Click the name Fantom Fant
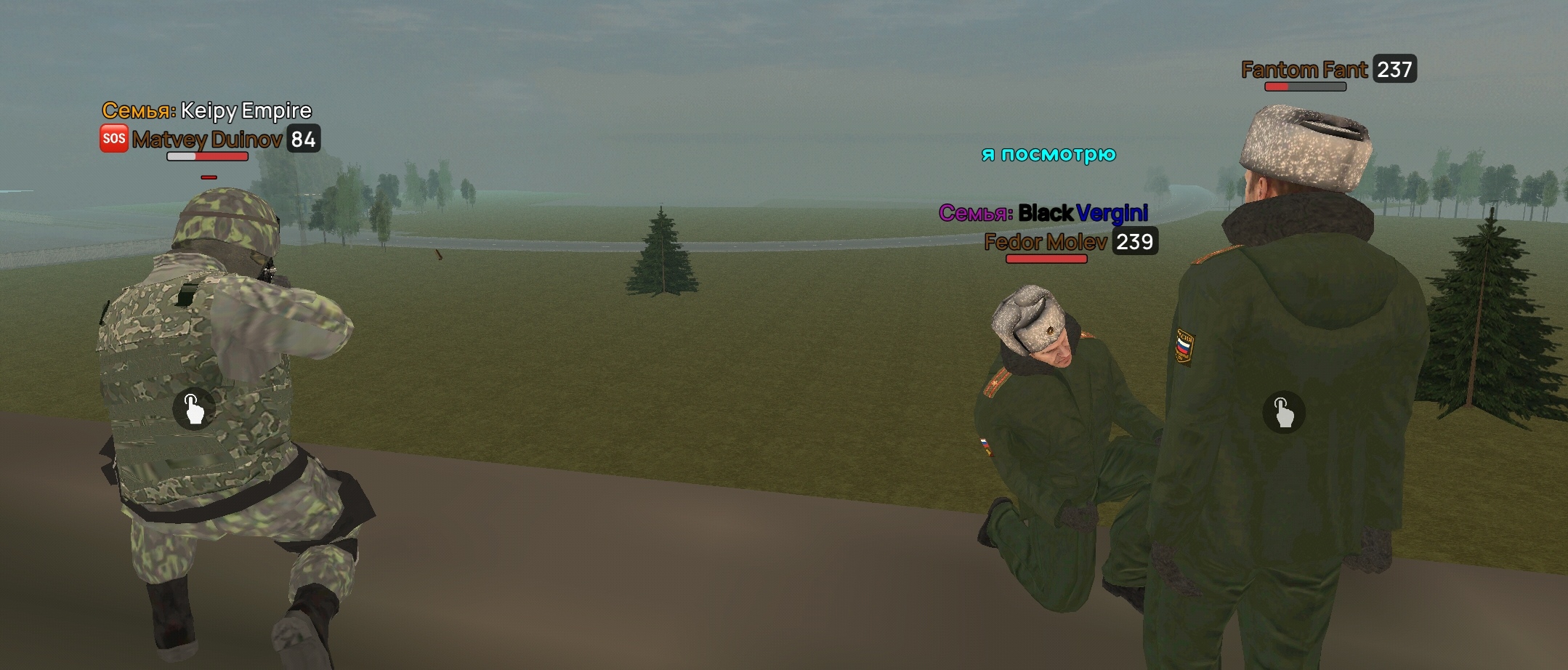The height and width of the screenshot is (670, 1568). pyautogui.click(x=1306, y=70)
